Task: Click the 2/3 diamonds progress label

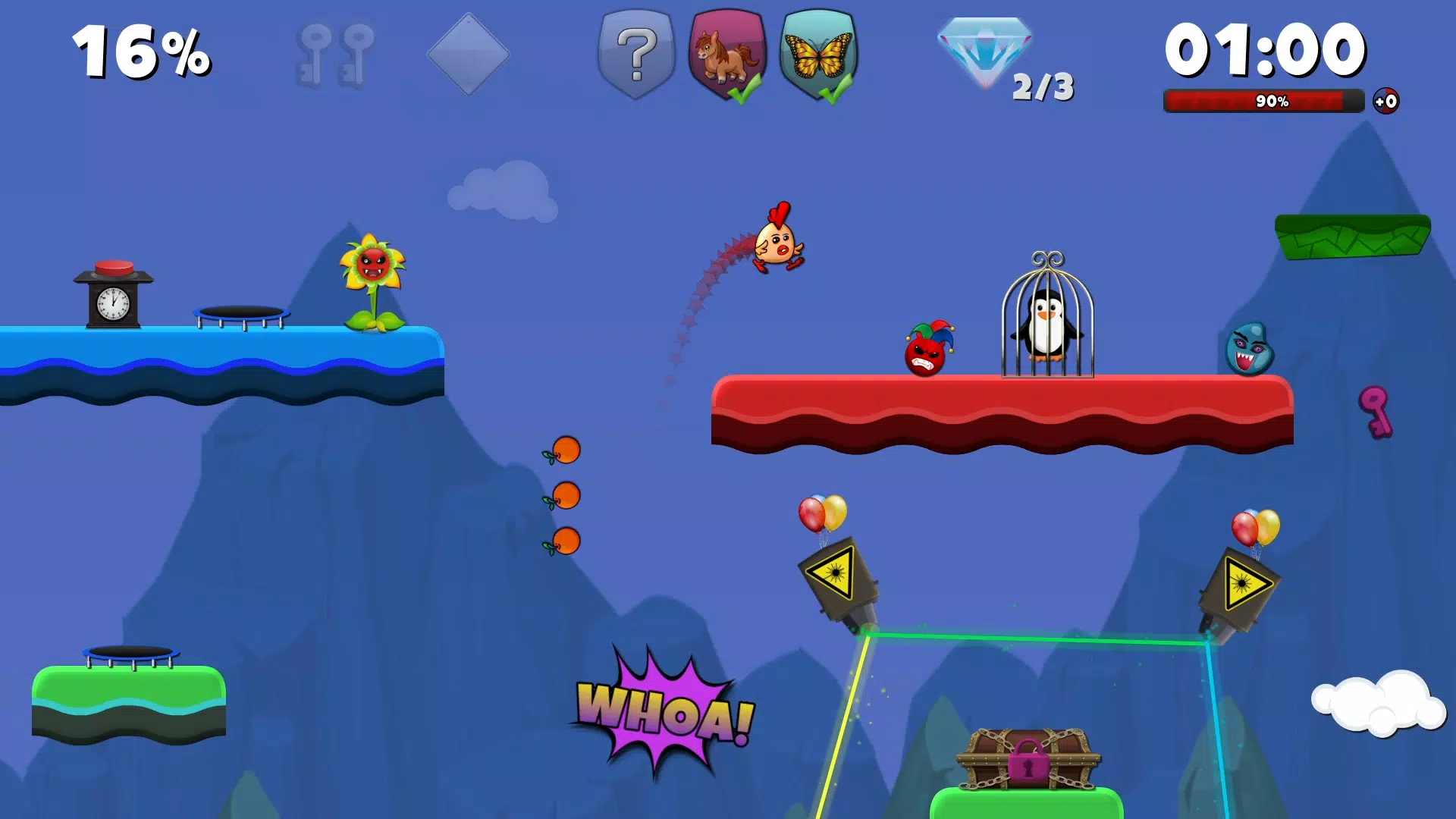Action: [x=1043, y=86]
